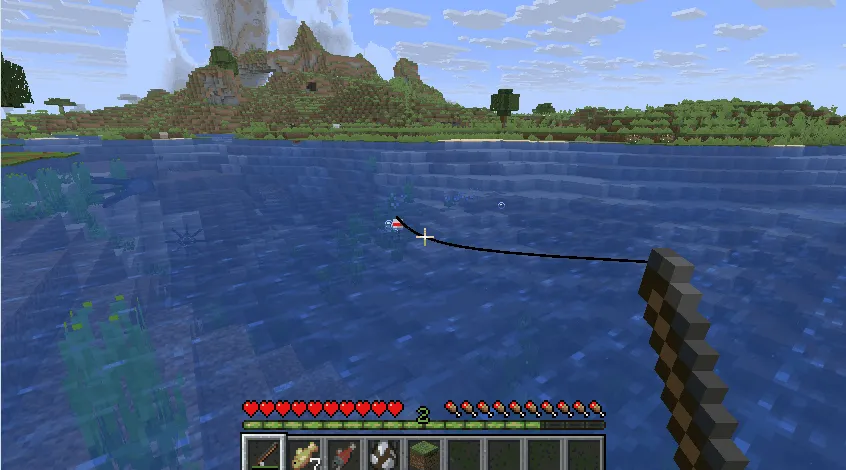Viewport: 846px width, 470px height.
Task: Switch to the grass block slot
Action: (423, 454)
